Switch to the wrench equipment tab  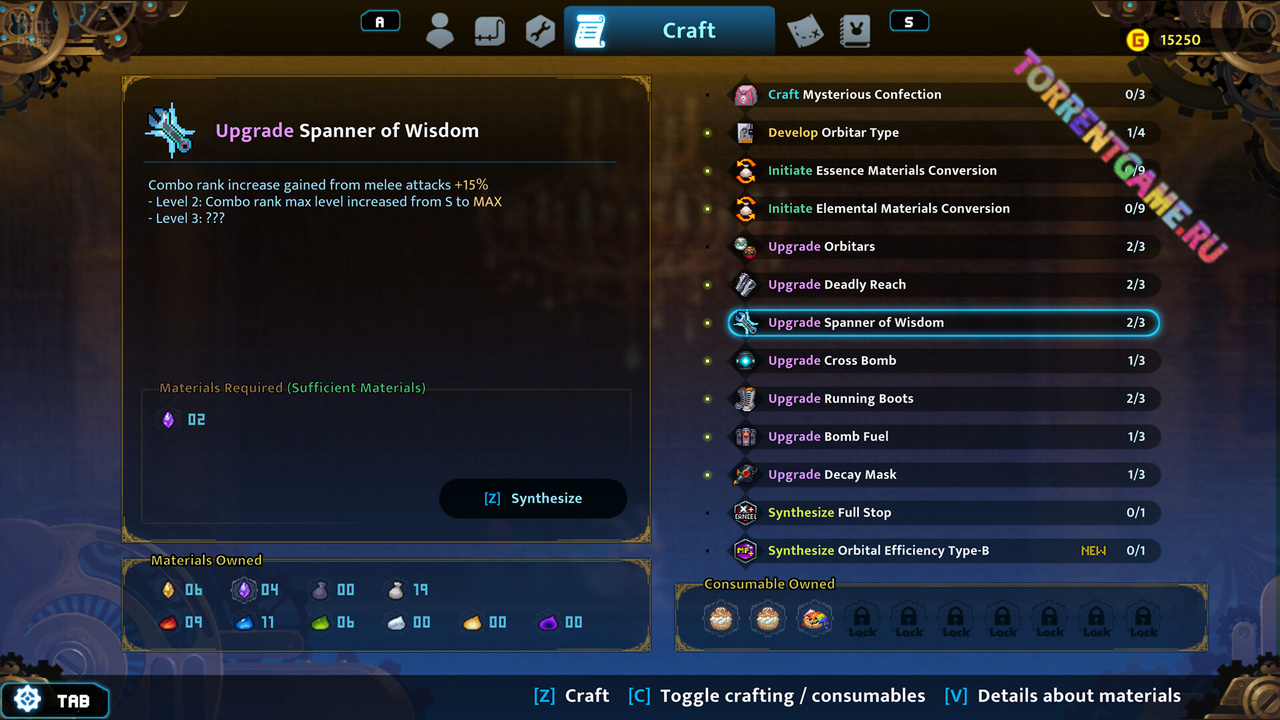[x=540, y=31]
